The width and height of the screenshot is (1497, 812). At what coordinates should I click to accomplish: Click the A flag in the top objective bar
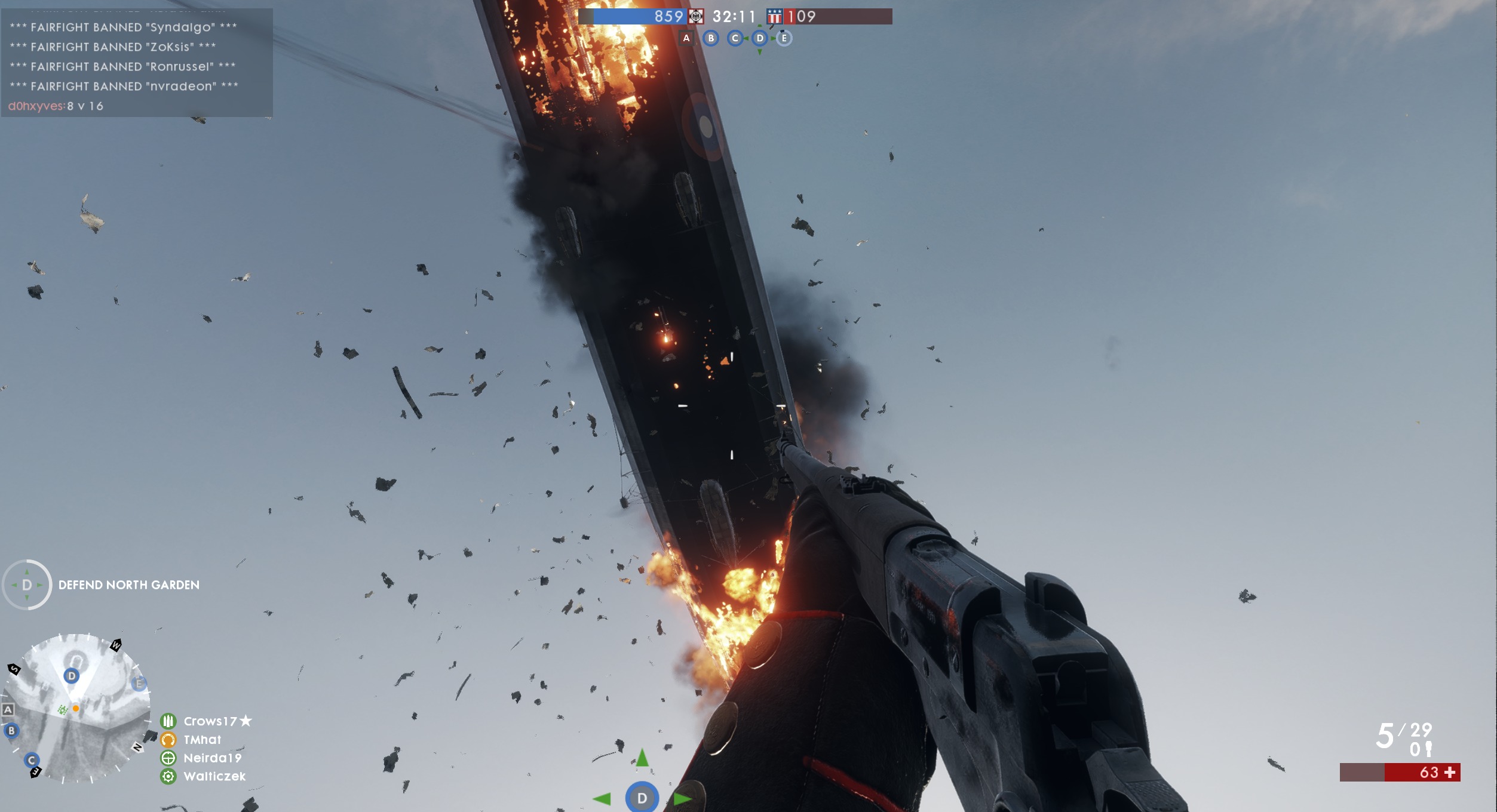[686, 38]
